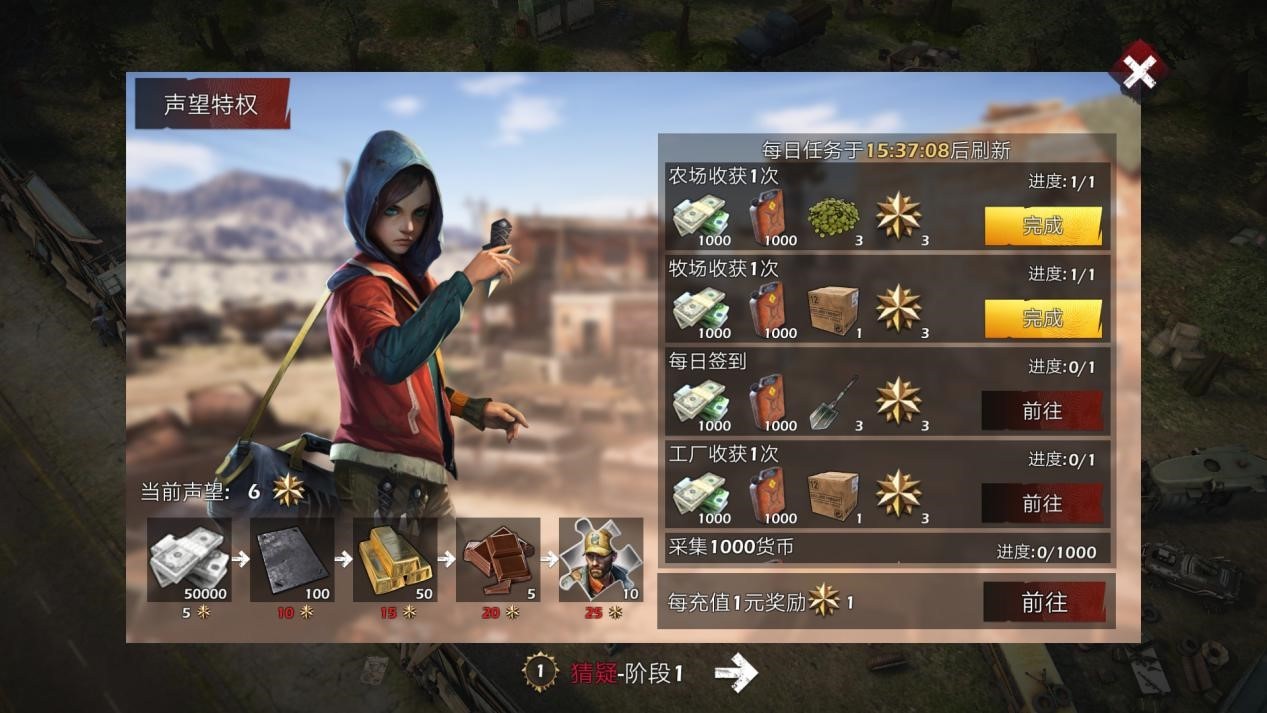Inspect the shovel reward in daily sign-in

point(833,401)
